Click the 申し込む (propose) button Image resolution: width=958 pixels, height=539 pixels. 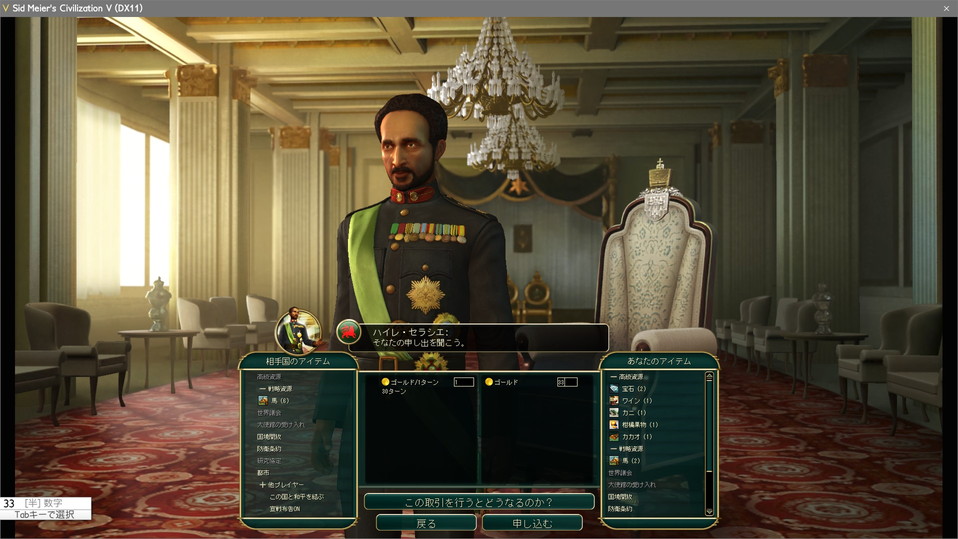click(x=532, y=523)
